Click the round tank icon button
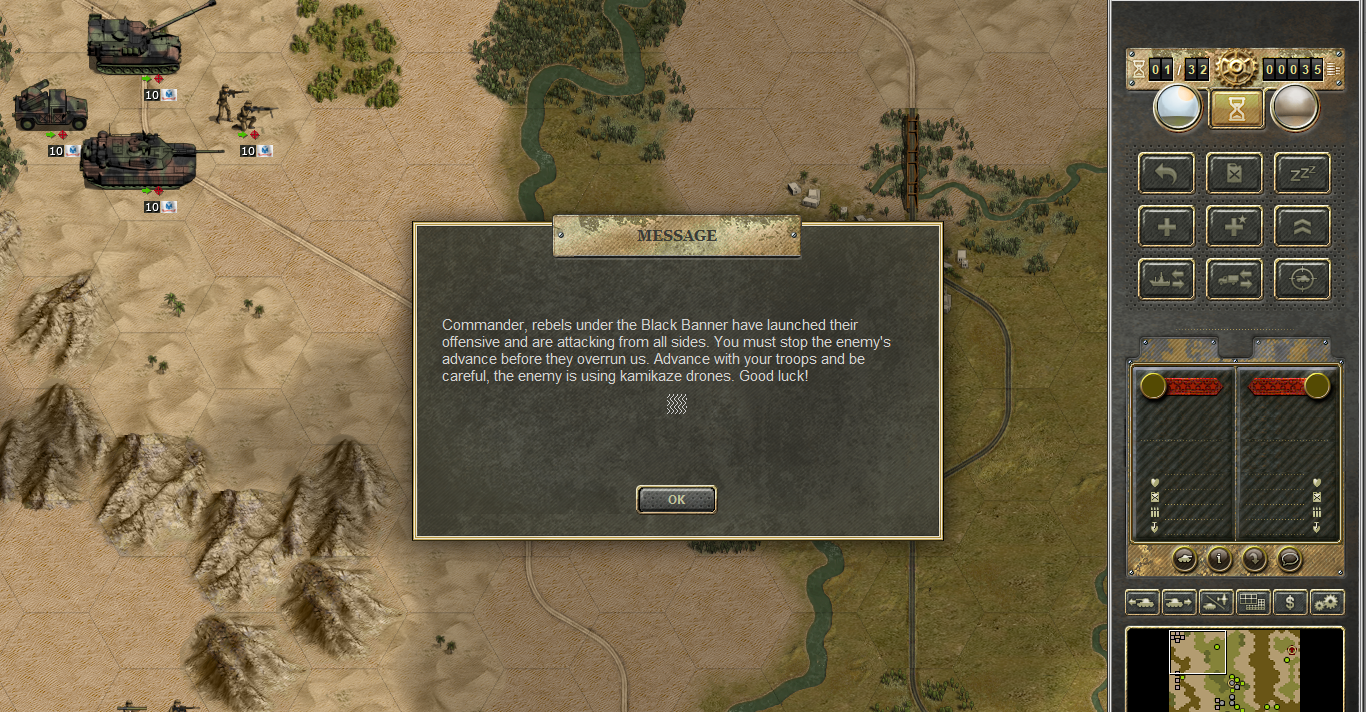This screenshot has width=1366, height=712. (x=1183, y=559)
